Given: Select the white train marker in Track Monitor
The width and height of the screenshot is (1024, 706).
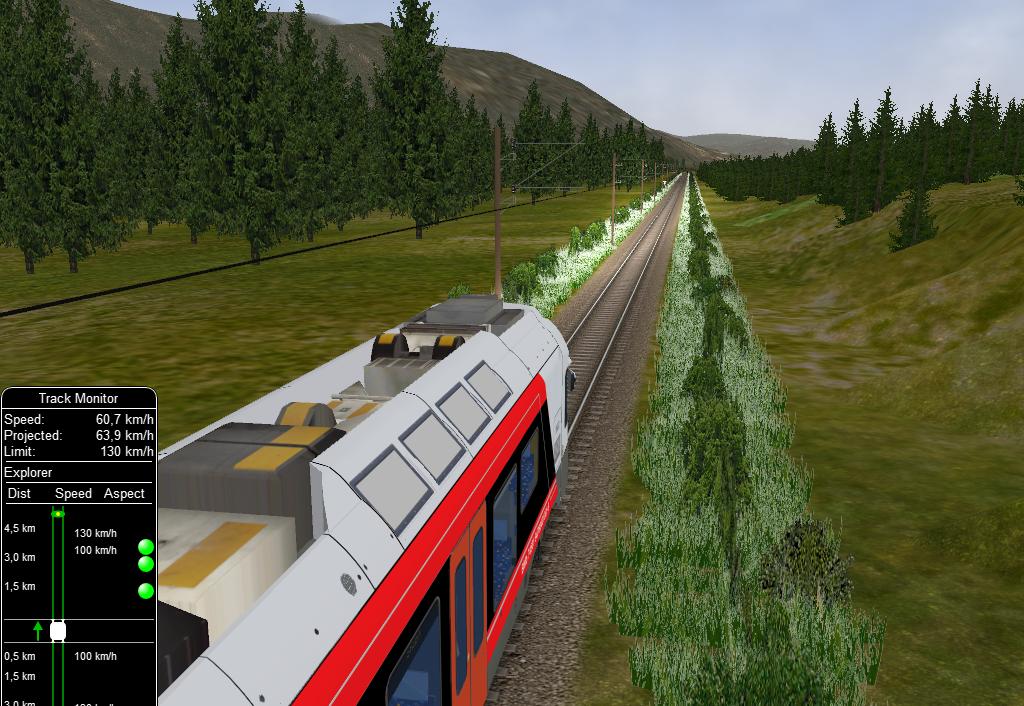Looking at the screenshot, I should 58,631.
